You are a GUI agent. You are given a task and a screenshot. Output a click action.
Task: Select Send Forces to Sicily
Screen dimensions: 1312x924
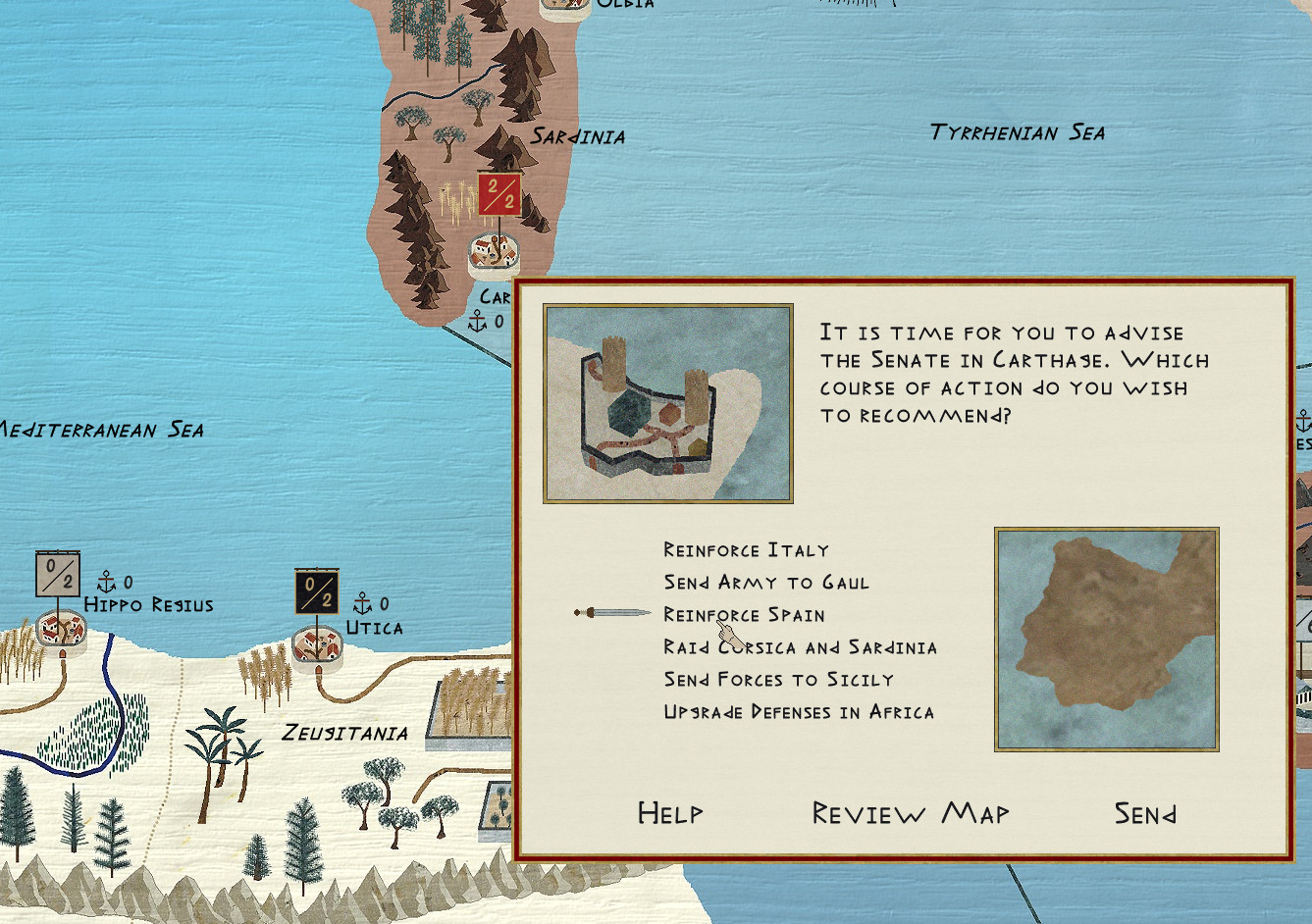778,680
